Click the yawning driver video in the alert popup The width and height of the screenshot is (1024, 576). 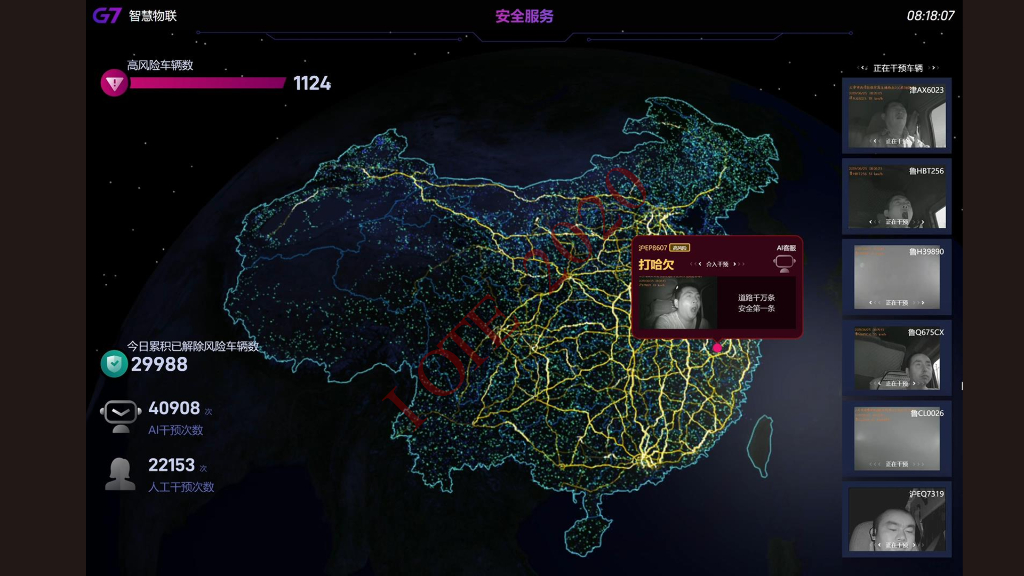pos(677,303)
